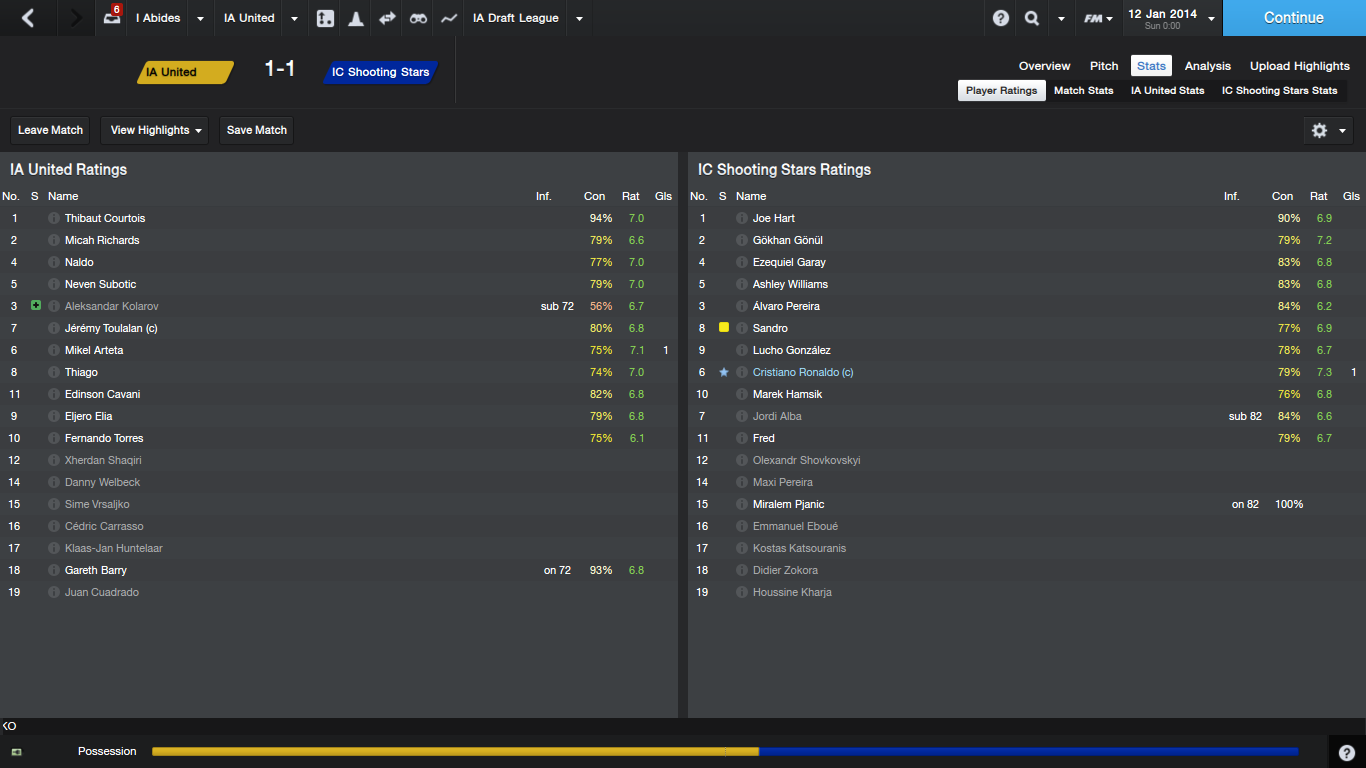1366x768 pixels.
Task: Click Sandro's yellow card indicator
Action: [x=723, y=328]
